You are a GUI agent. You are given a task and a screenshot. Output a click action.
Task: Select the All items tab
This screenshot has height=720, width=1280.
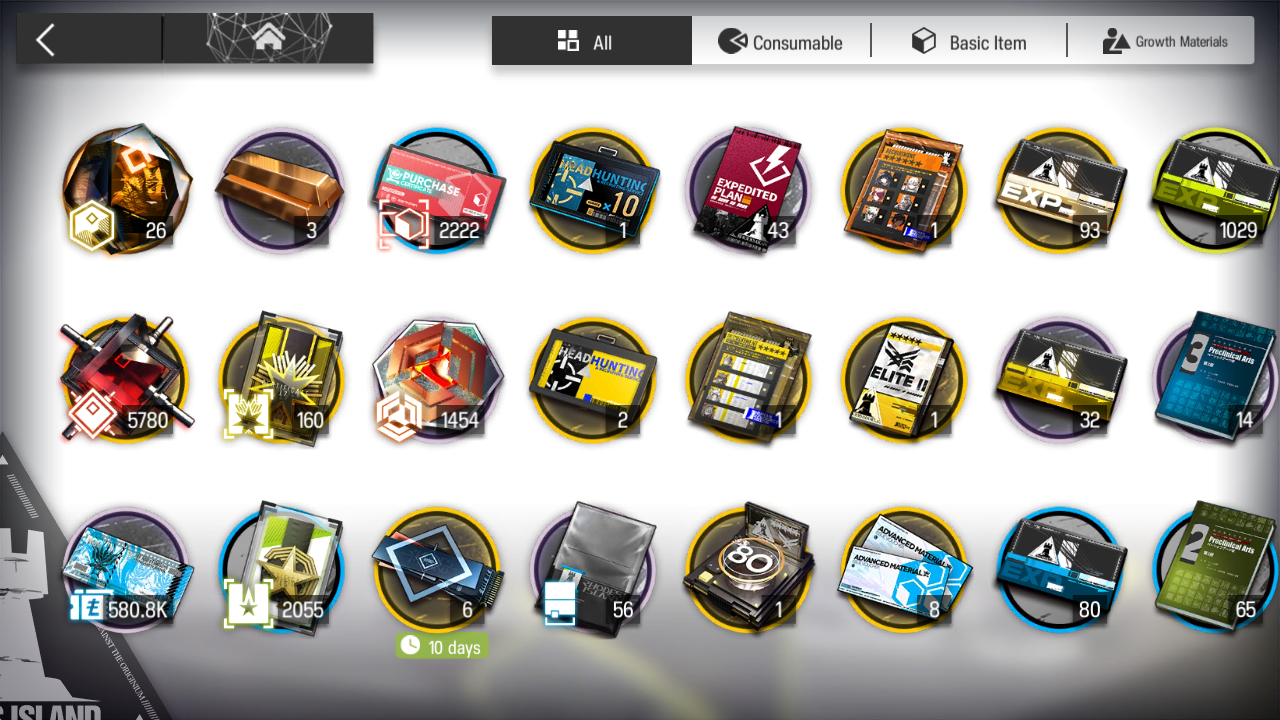(x=591, y=42)
